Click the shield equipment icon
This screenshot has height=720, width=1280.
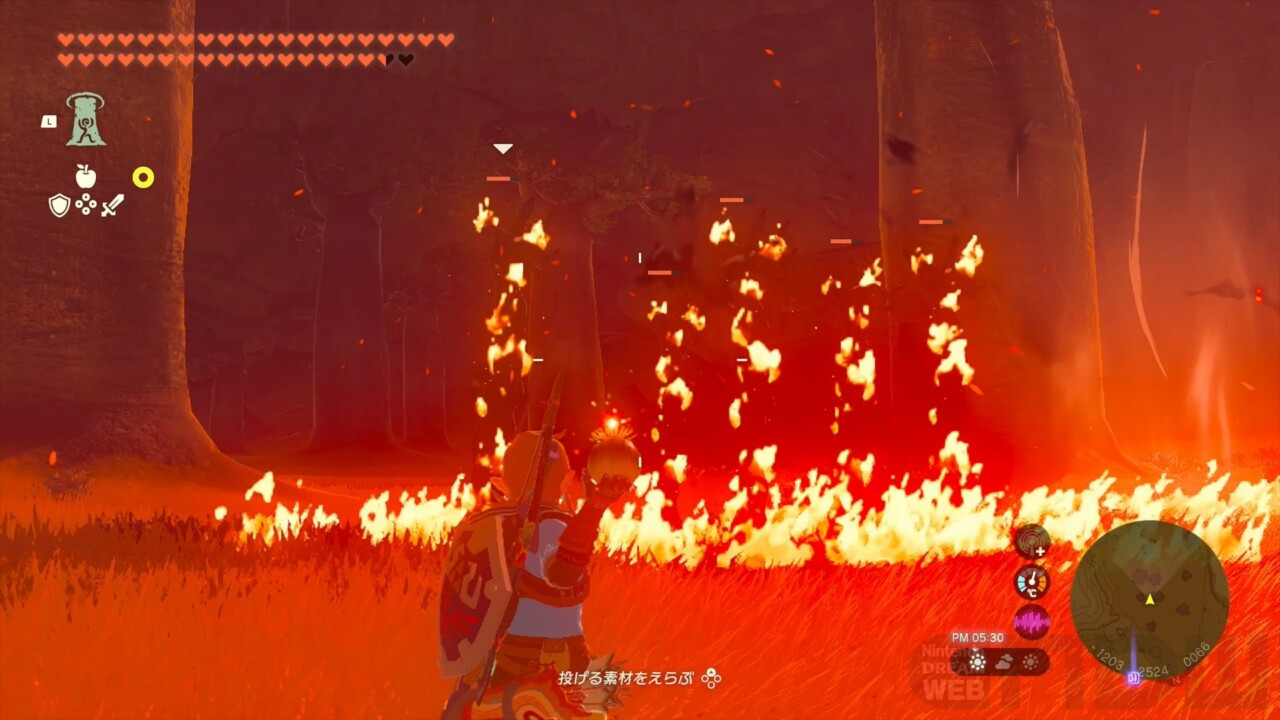pos(59,205)
